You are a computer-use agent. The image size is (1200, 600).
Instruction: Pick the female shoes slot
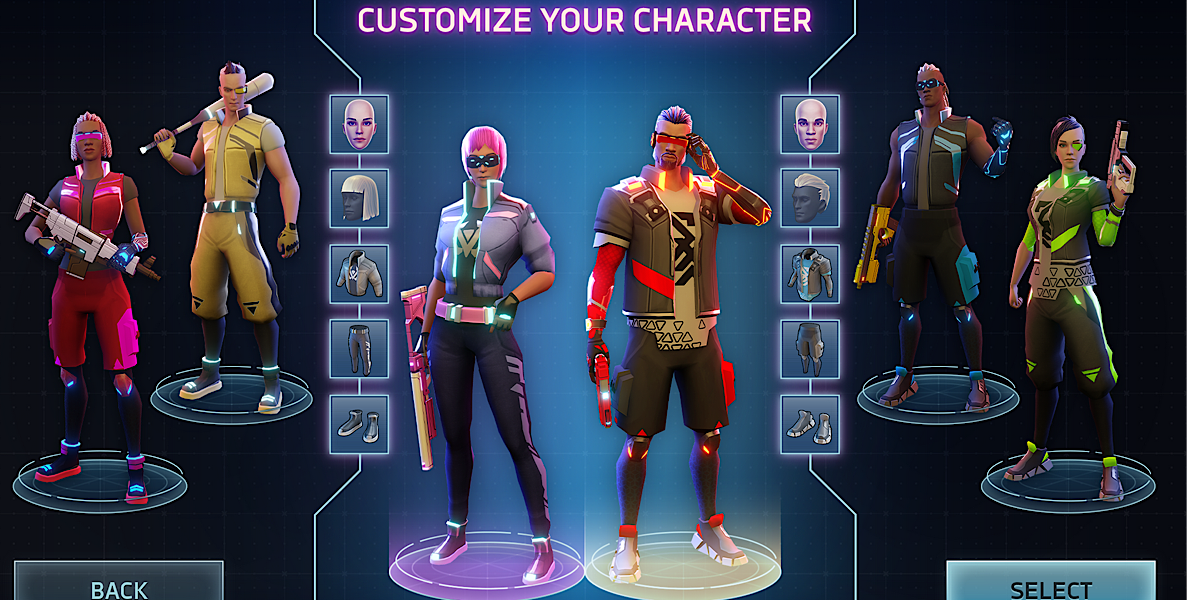359,424
